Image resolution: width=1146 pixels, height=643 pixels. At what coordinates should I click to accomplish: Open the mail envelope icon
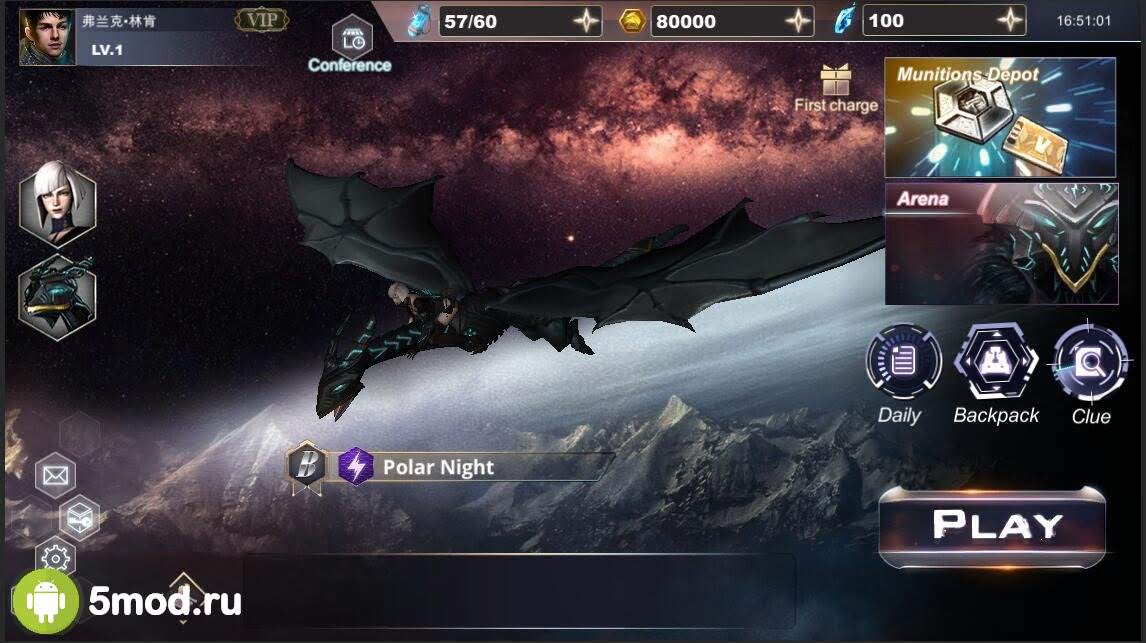tap(56, 476)
